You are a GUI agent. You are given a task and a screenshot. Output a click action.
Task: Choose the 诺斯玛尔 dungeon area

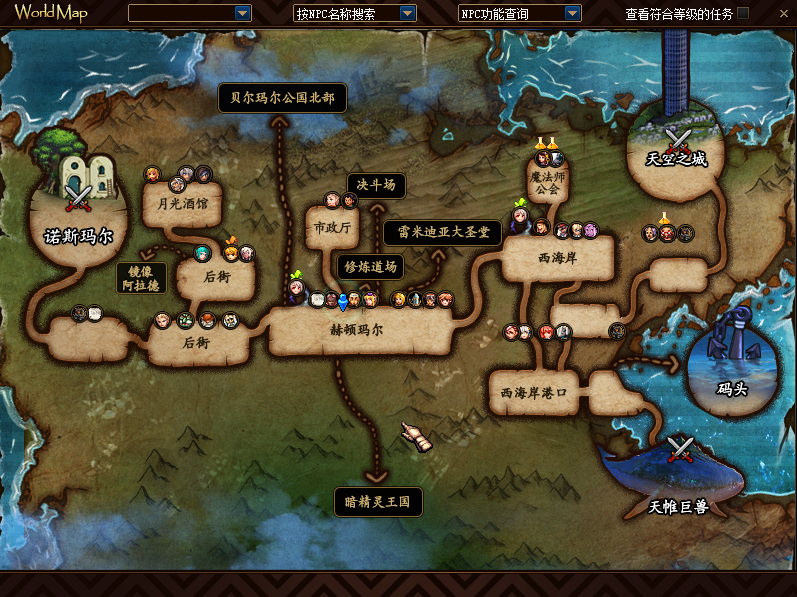tap(79, 212)
